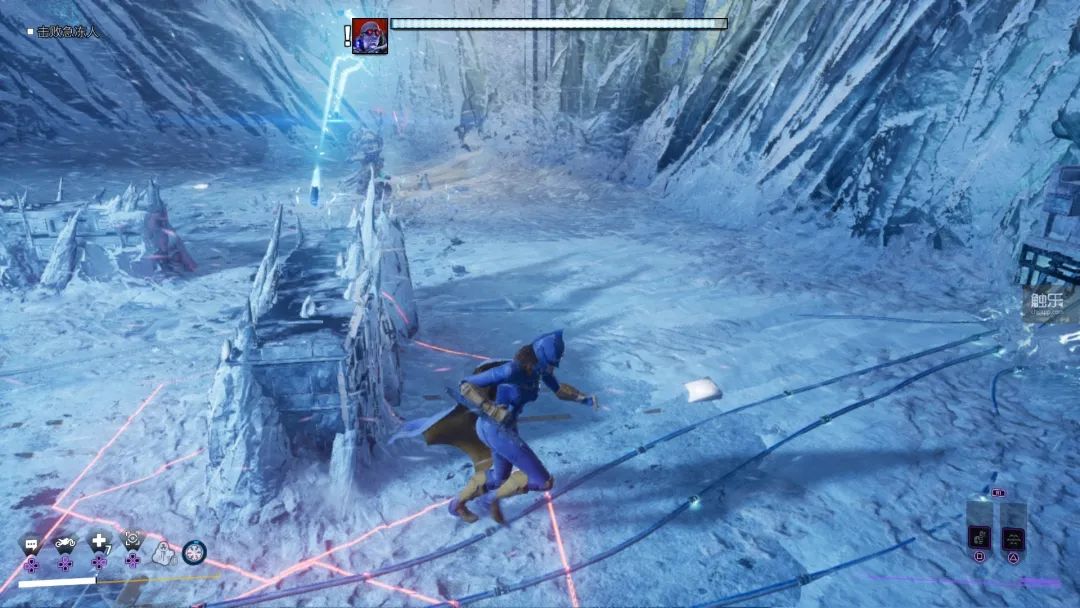1080x608 pixels.
Task: Click the round snowflake status icon
Action: (x=194, y=551)
